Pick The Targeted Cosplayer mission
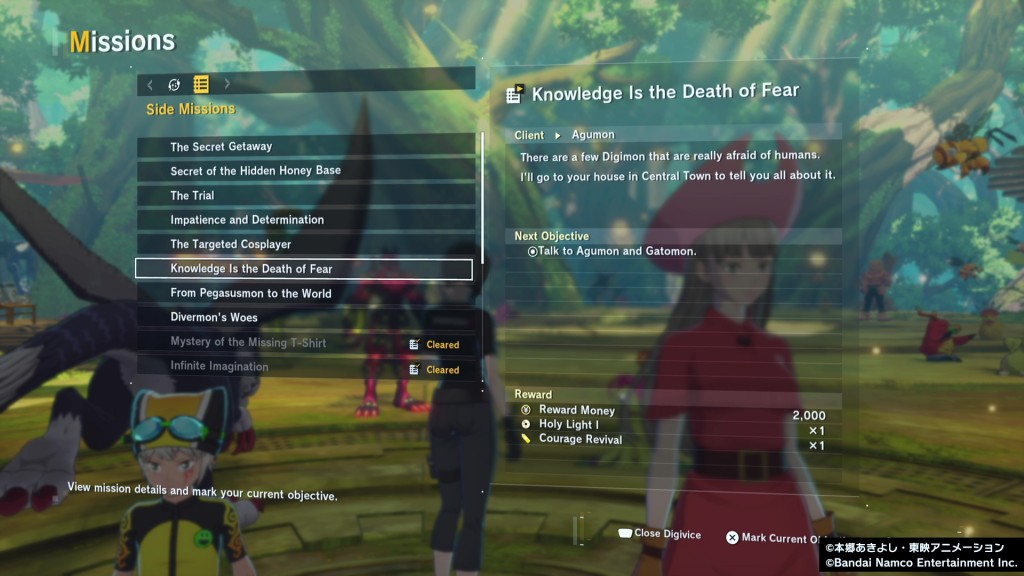The image size is (1024, 576). coord(305,244)
